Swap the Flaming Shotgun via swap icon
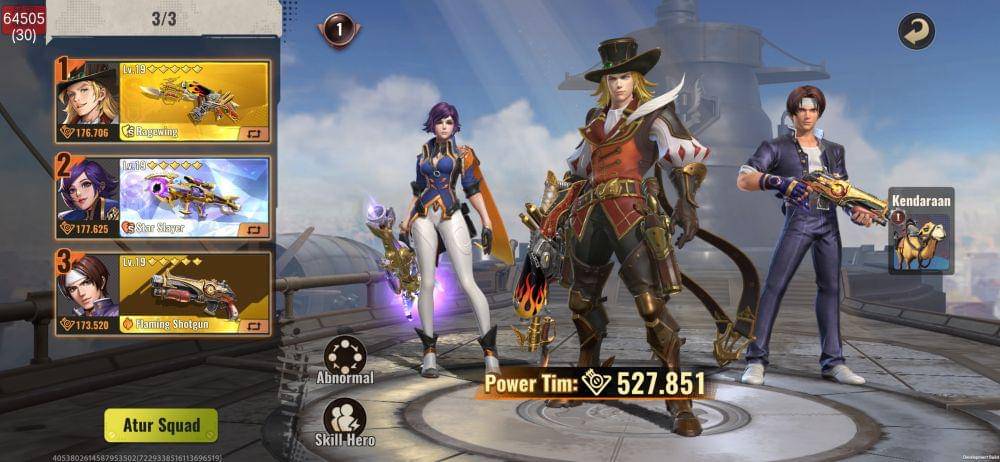This screenshot has height=462, width=1000. [254, 325]
